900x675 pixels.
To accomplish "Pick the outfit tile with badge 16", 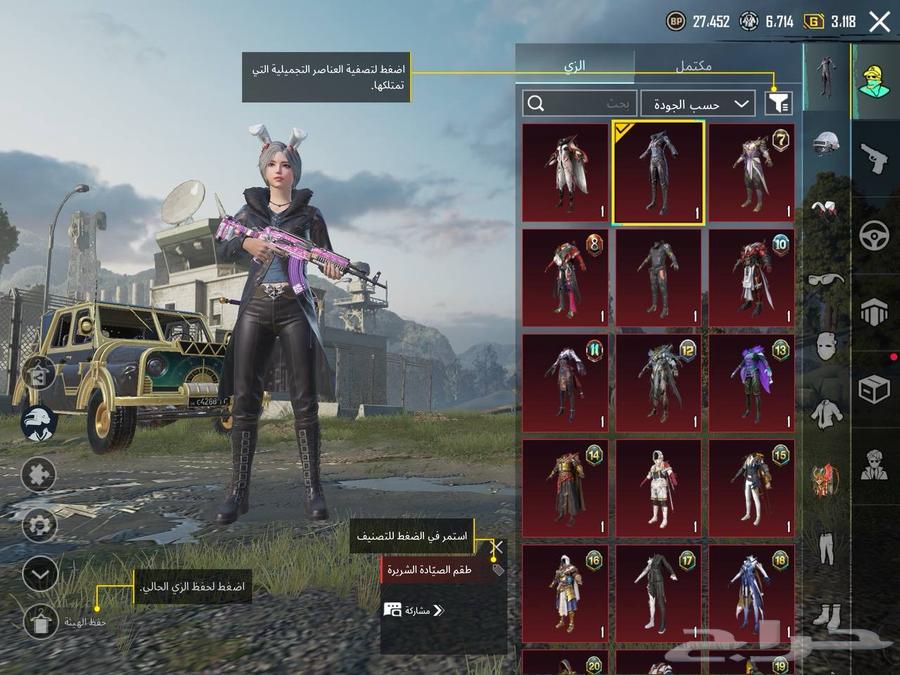I will (564, 594).
